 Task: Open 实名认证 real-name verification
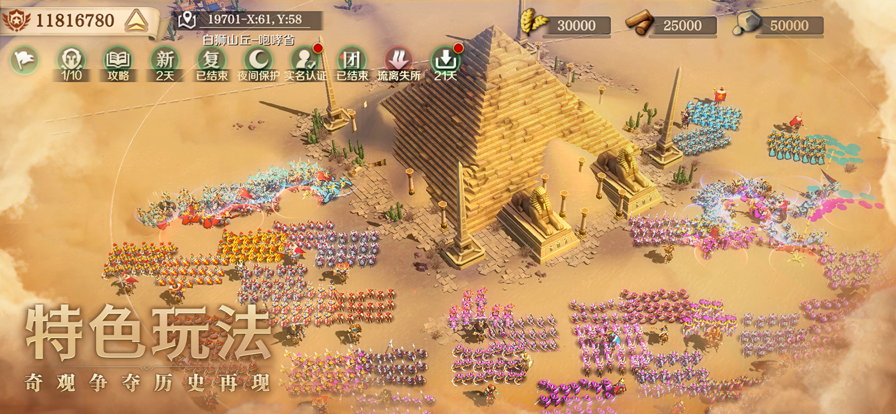[305, 61]
